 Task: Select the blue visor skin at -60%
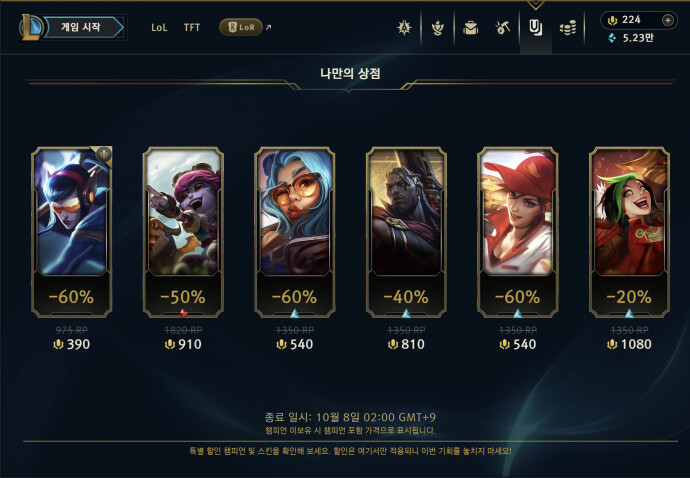coord(71,212)
